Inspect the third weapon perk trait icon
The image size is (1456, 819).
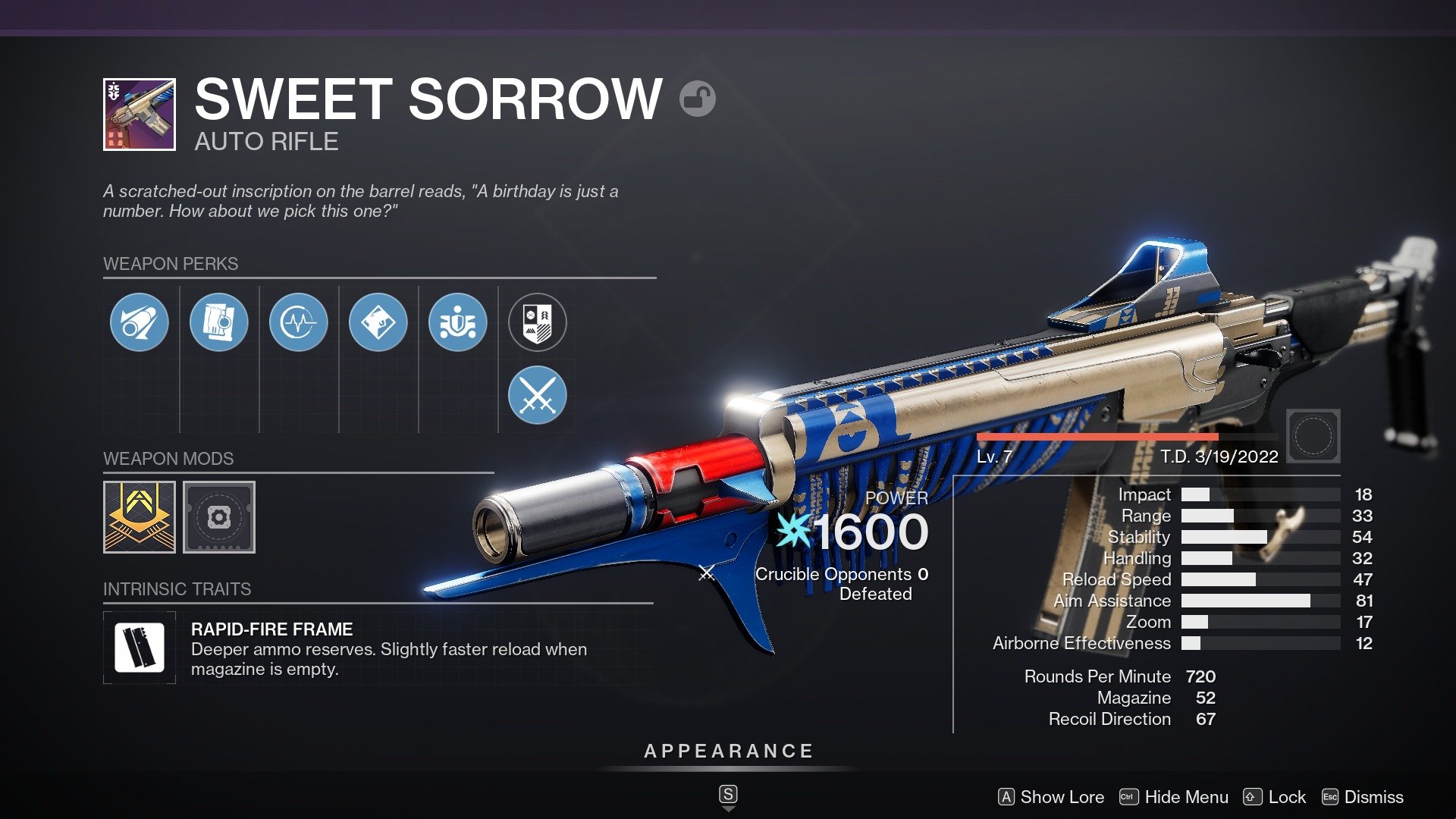point(299,322)
